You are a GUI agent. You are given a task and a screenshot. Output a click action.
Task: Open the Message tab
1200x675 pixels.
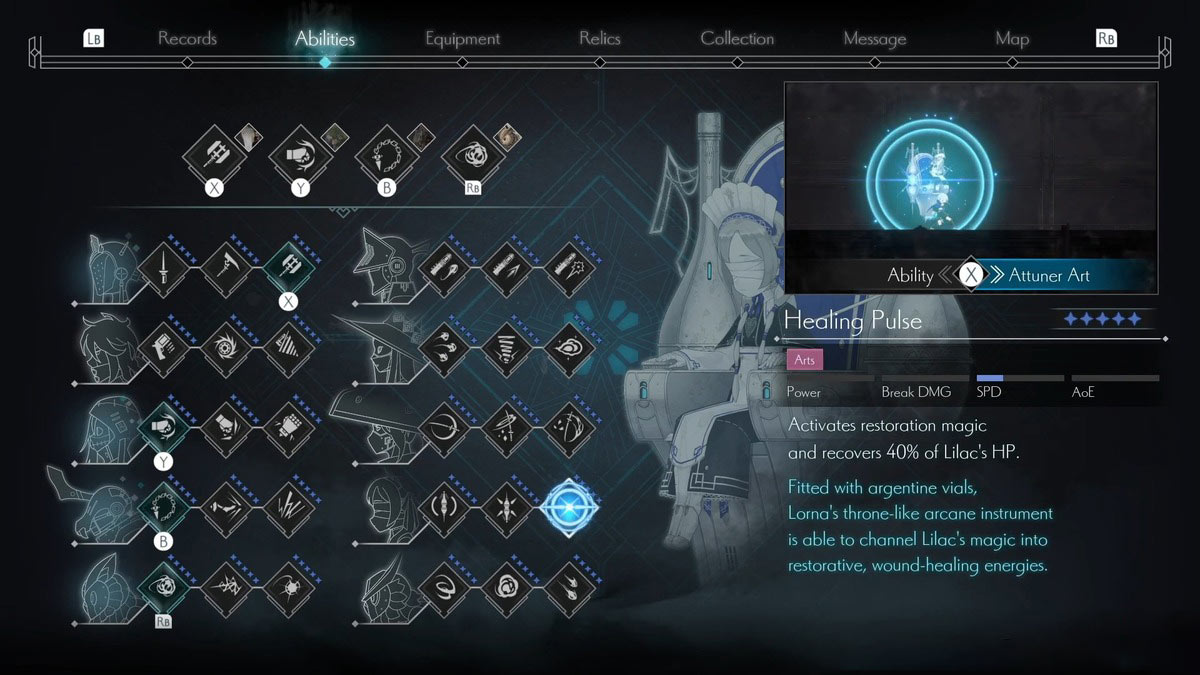[874, 39]
